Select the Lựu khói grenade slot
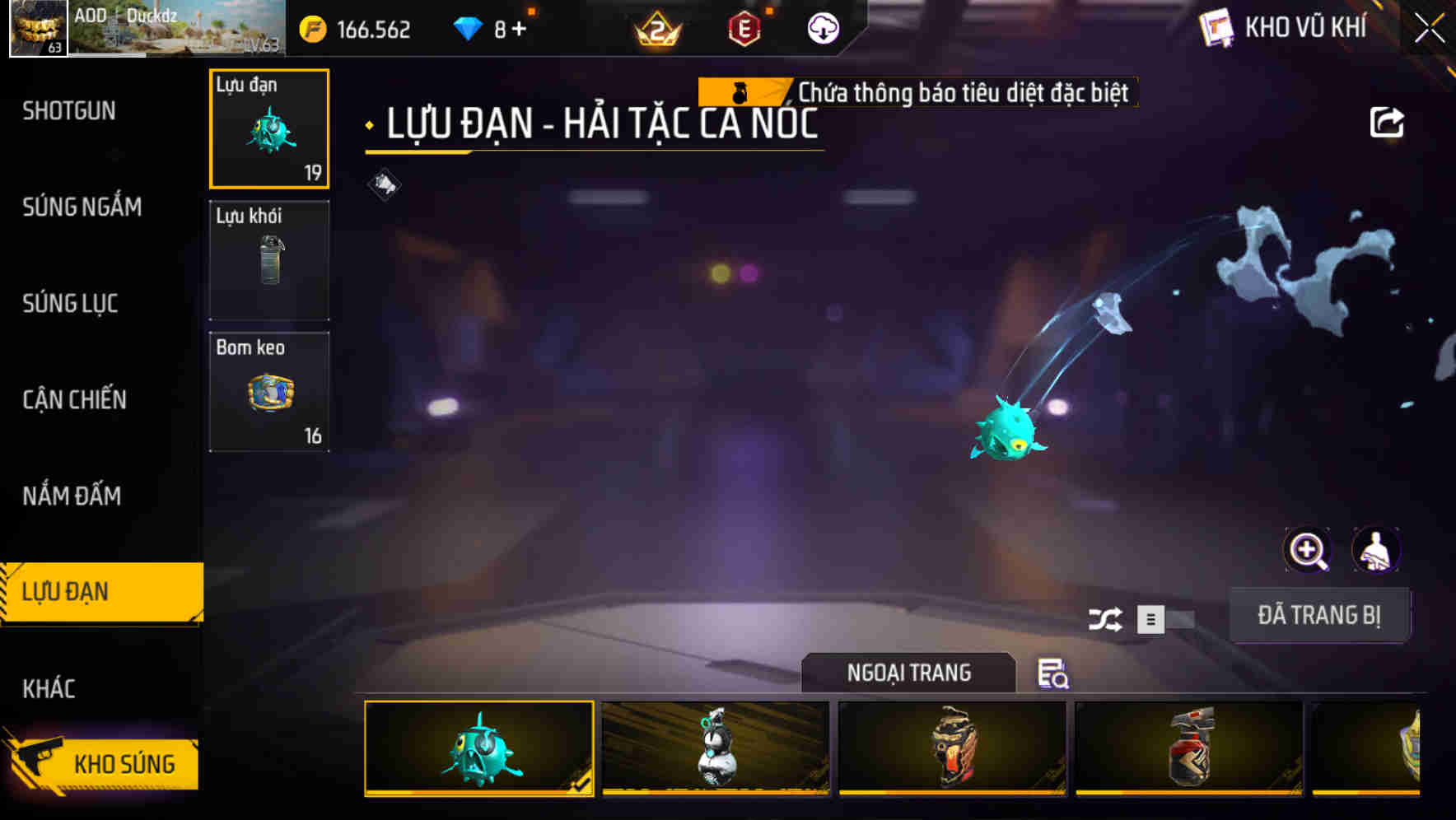The image size is (1456, 820). (269, 259)
